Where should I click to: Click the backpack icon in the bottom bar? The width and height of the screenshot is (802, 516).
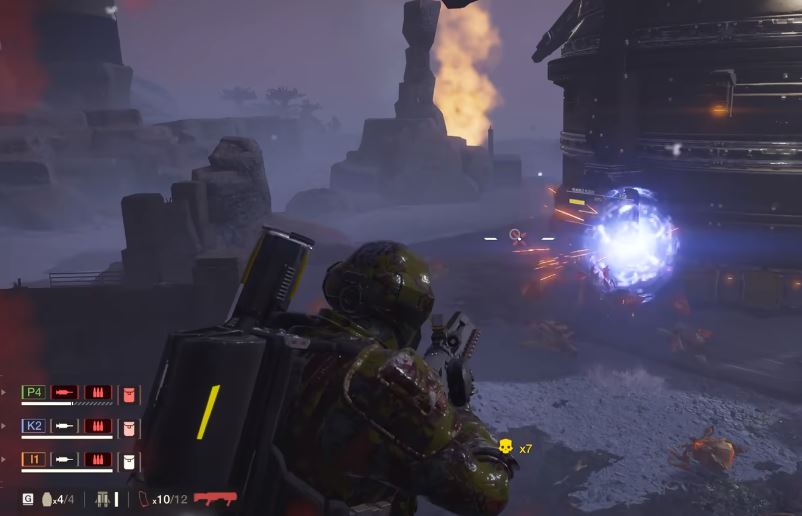coord(102,498)
